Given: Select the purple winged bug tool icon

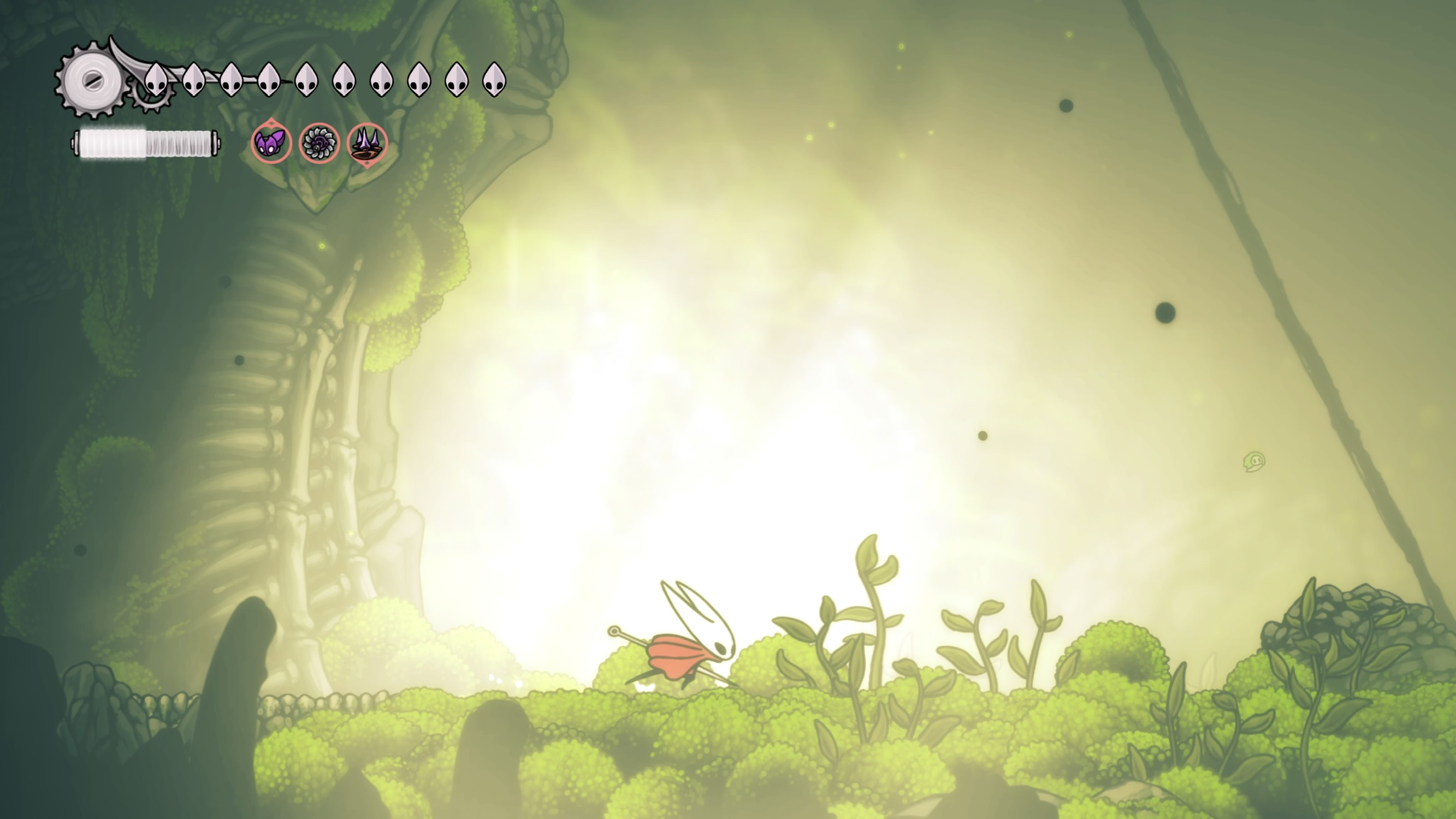Looking at the screenshot, I should point(271,143).
